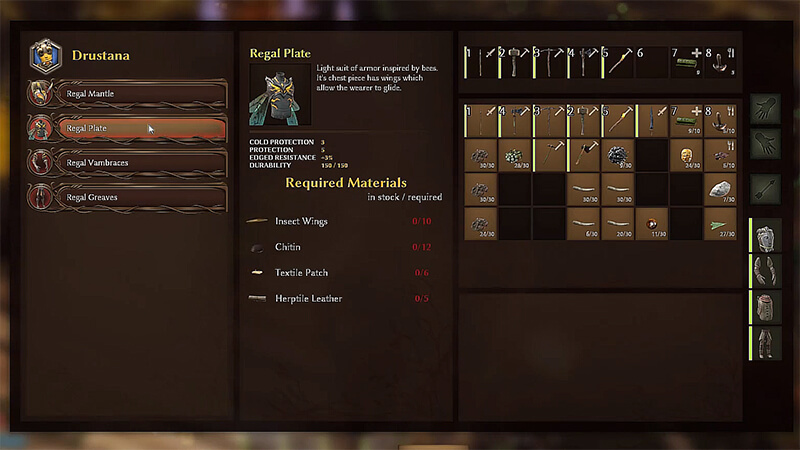This screenshot has height=450, width=800.
Task: Select the green arrowhead stack
Action: tap(720, 224)
